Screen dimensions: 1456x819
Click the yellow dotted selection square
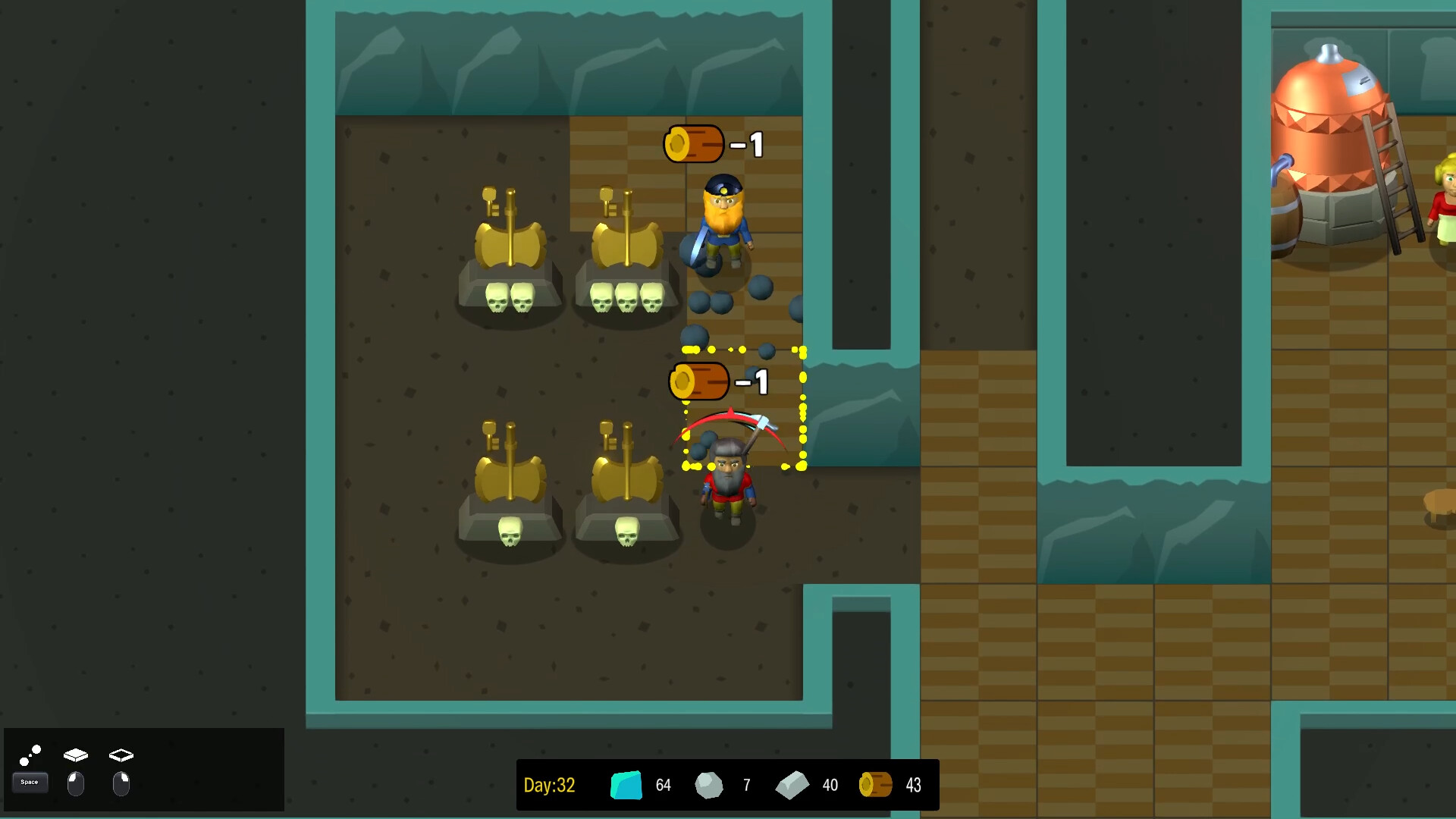(745, 409)
